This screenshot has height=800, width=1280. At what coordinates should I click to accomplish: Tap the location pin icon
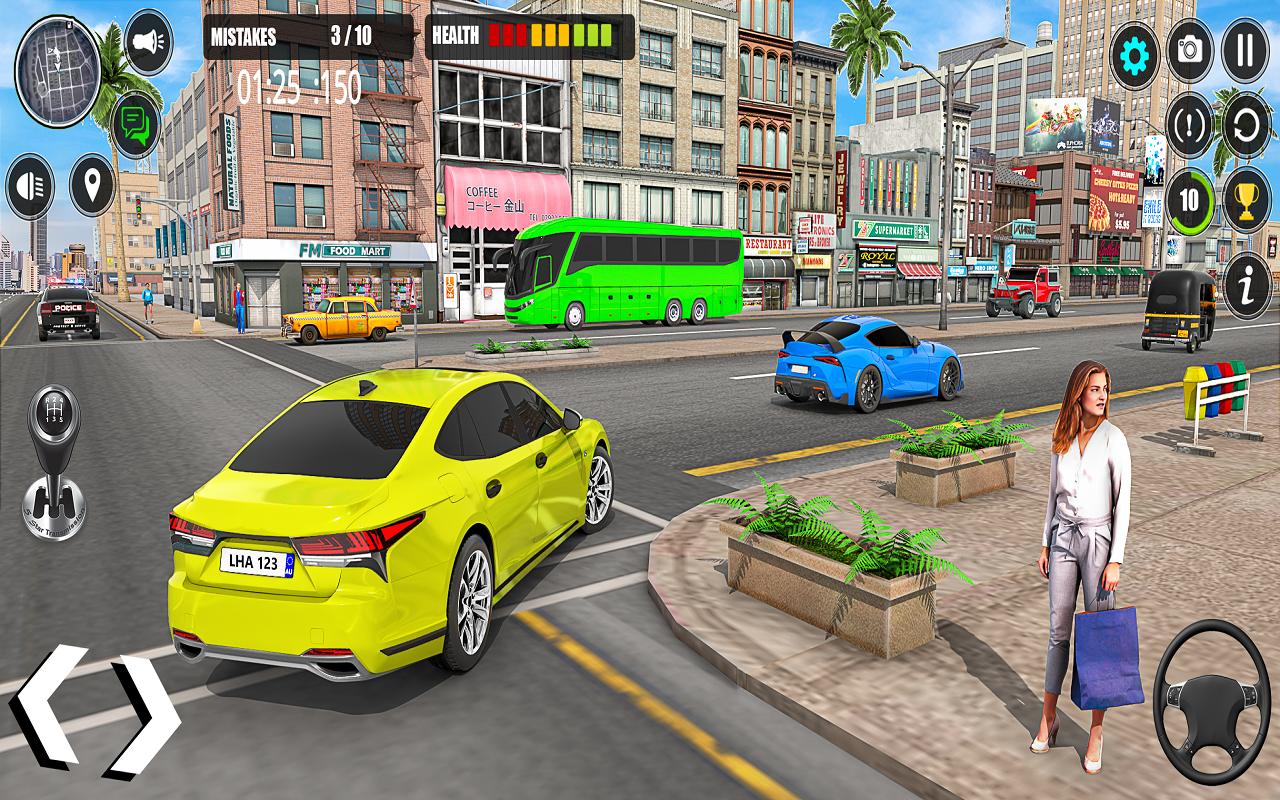coord(92,185)
